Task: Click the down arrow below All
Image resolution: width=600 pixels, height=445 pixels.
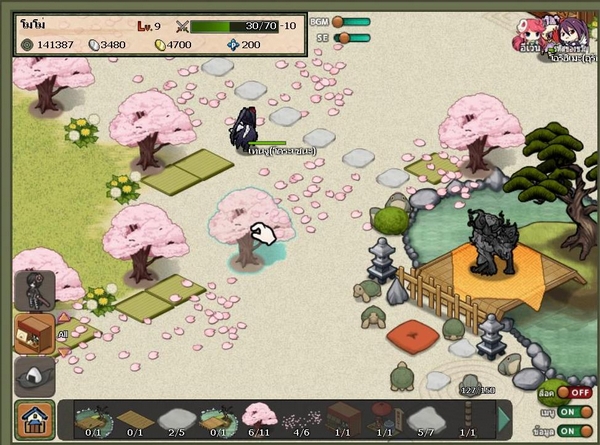Action: [66, 350]
